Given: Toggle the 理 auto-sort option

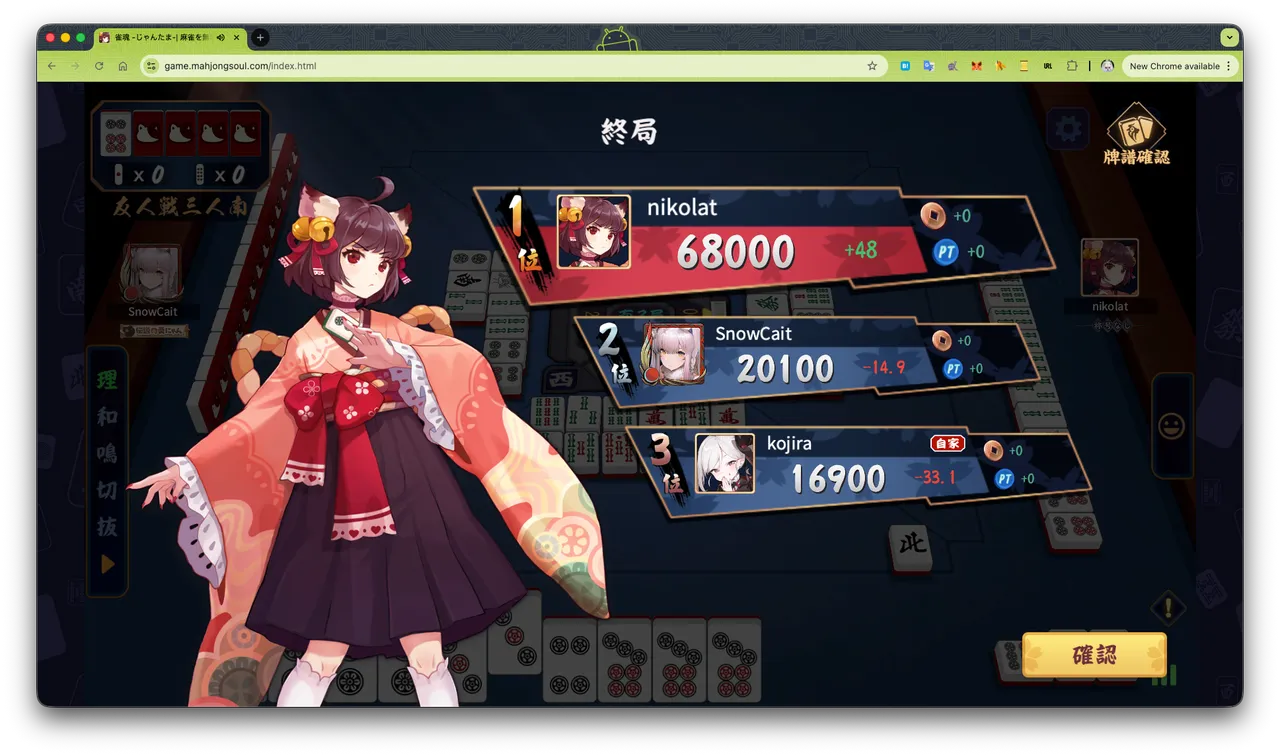Looking at the screenshot, I should pos(107,380).
